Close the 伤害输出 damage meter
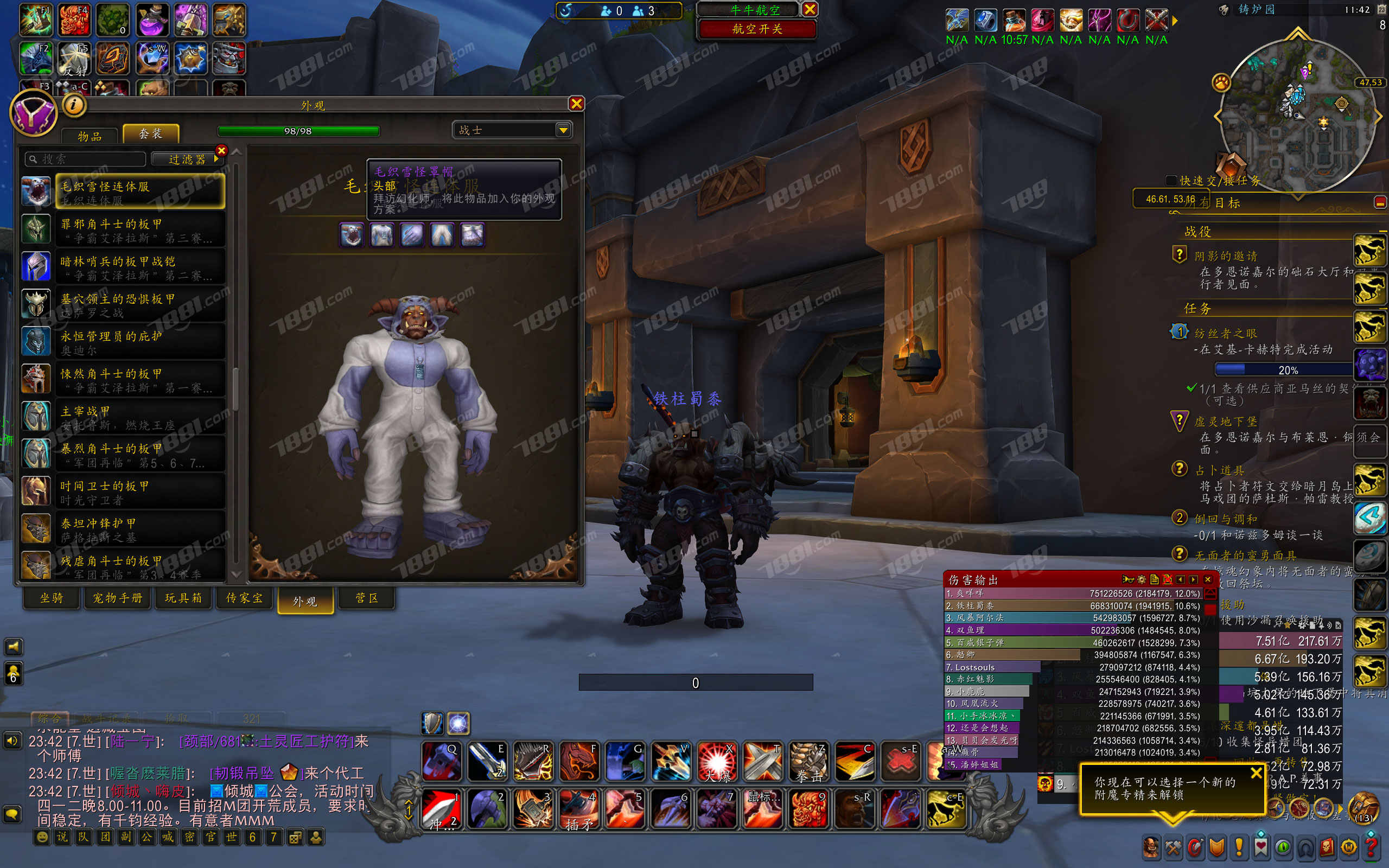The height and width of the screenshot is (868, 1389). 1208,579
